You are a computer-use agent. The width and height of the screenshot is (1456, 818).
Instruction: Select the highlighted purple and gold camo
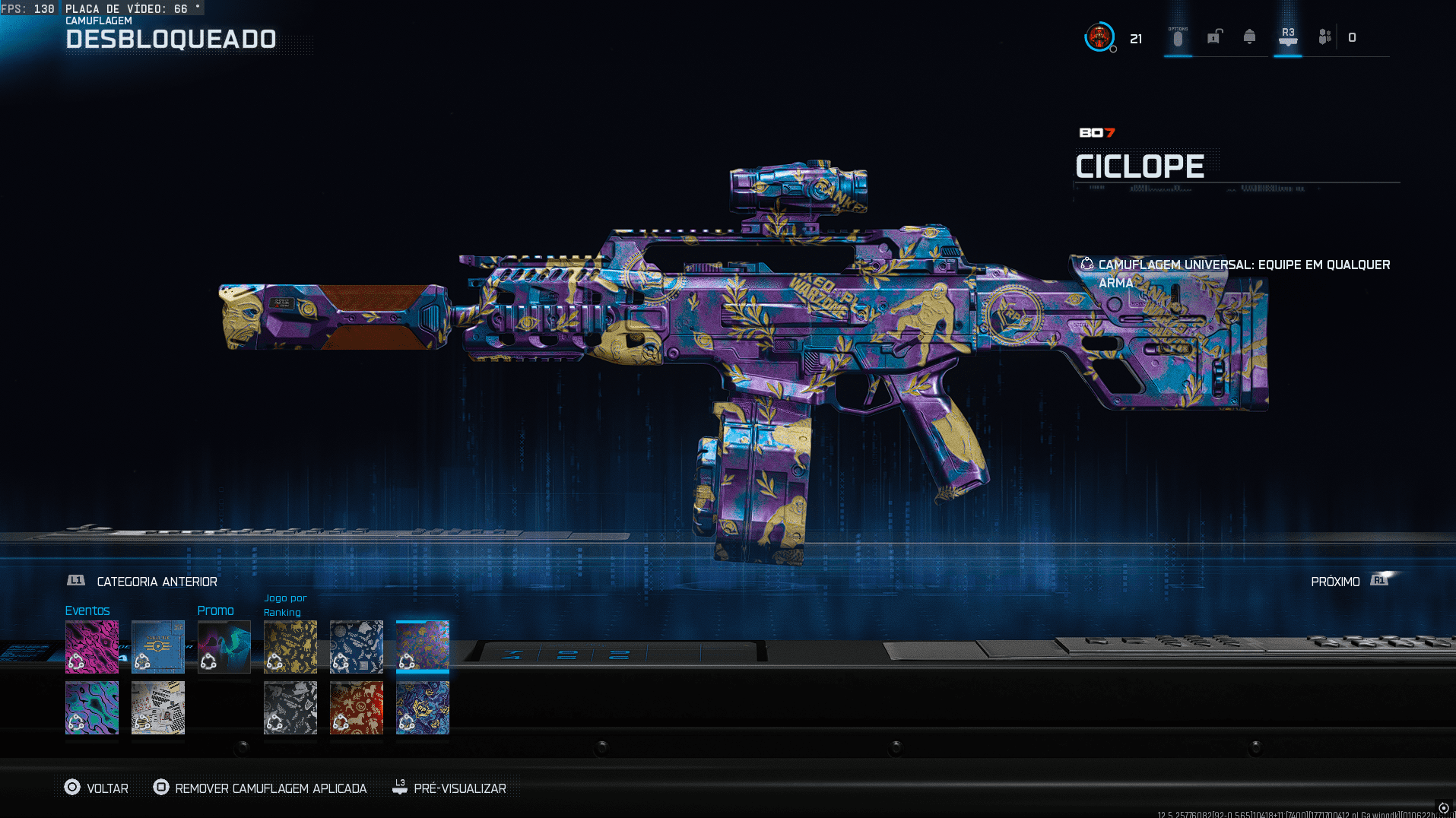[423, 647]
